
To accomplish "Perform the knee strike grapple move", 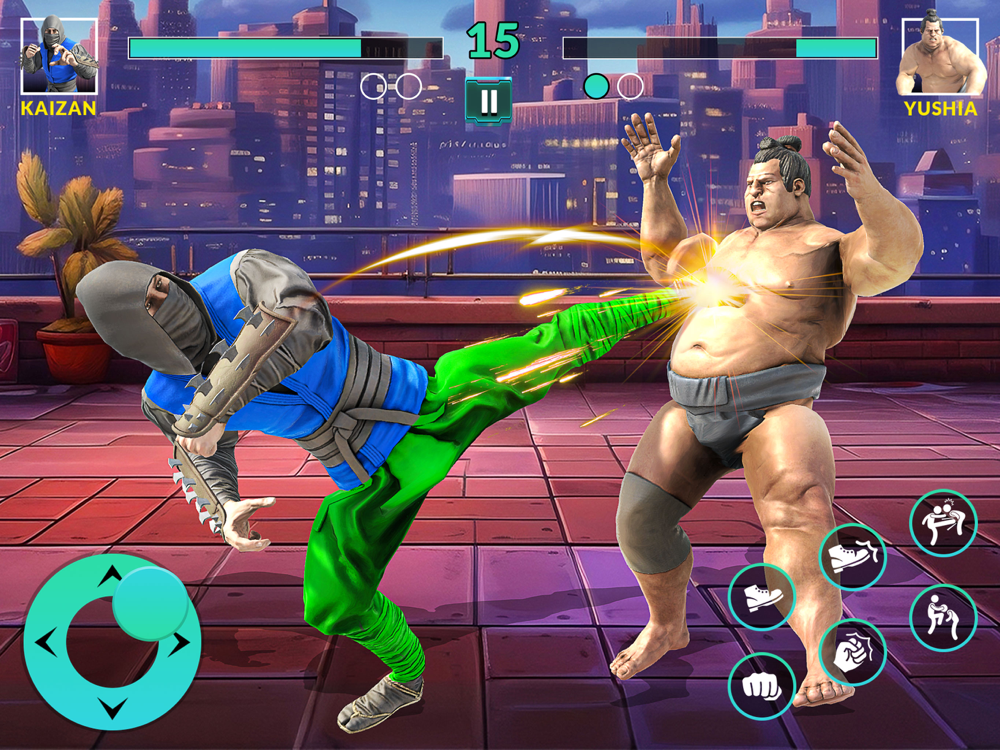I will (x=943, y=618).
